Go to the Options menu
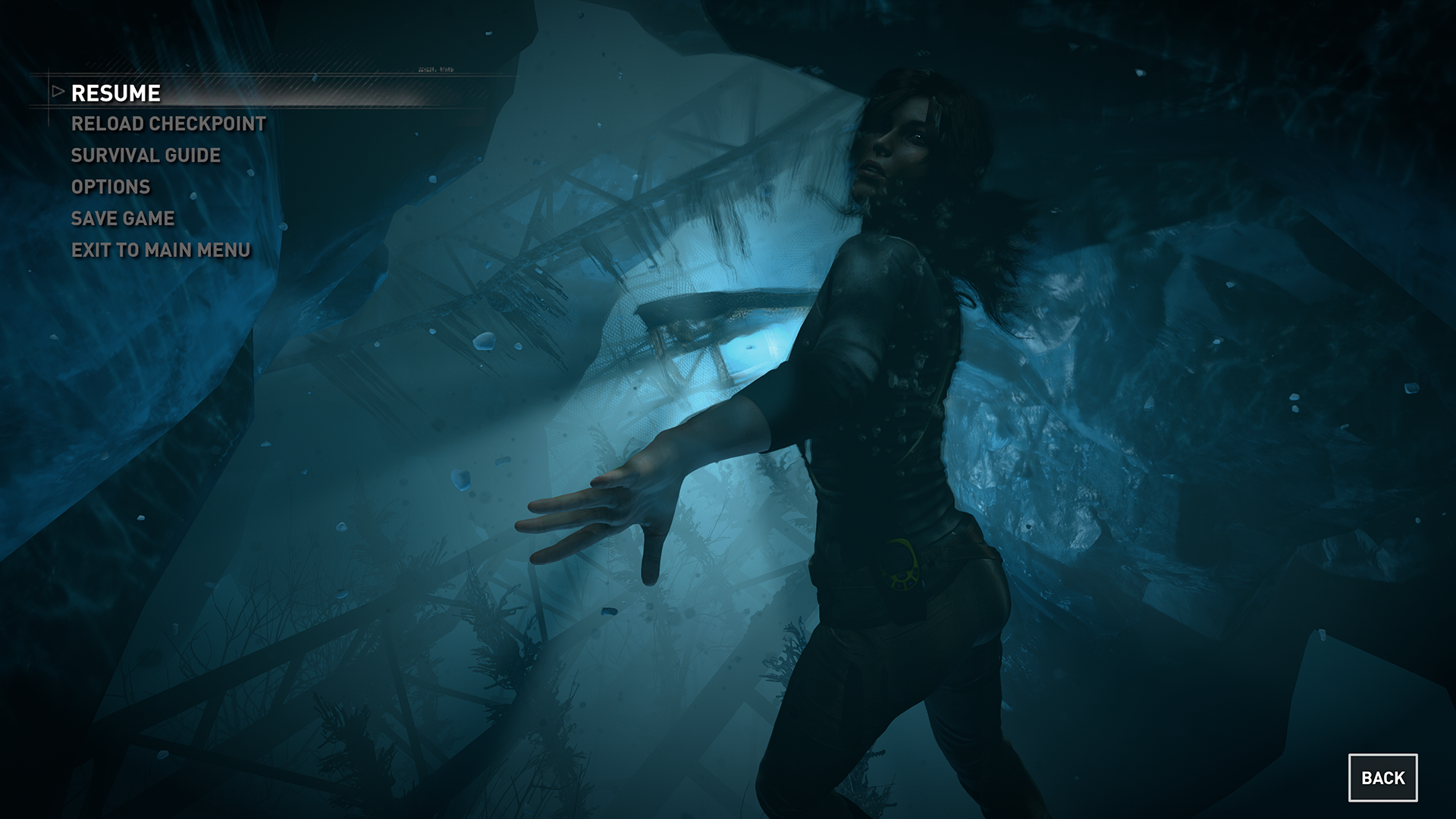The width and height of the screenshot is (1456, 819). (111, 187)
